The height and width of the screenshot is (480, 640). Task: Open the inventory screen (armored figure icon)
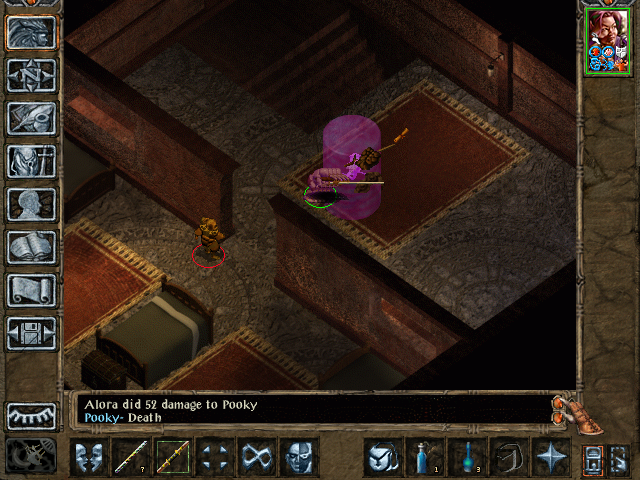coord(32,161)
